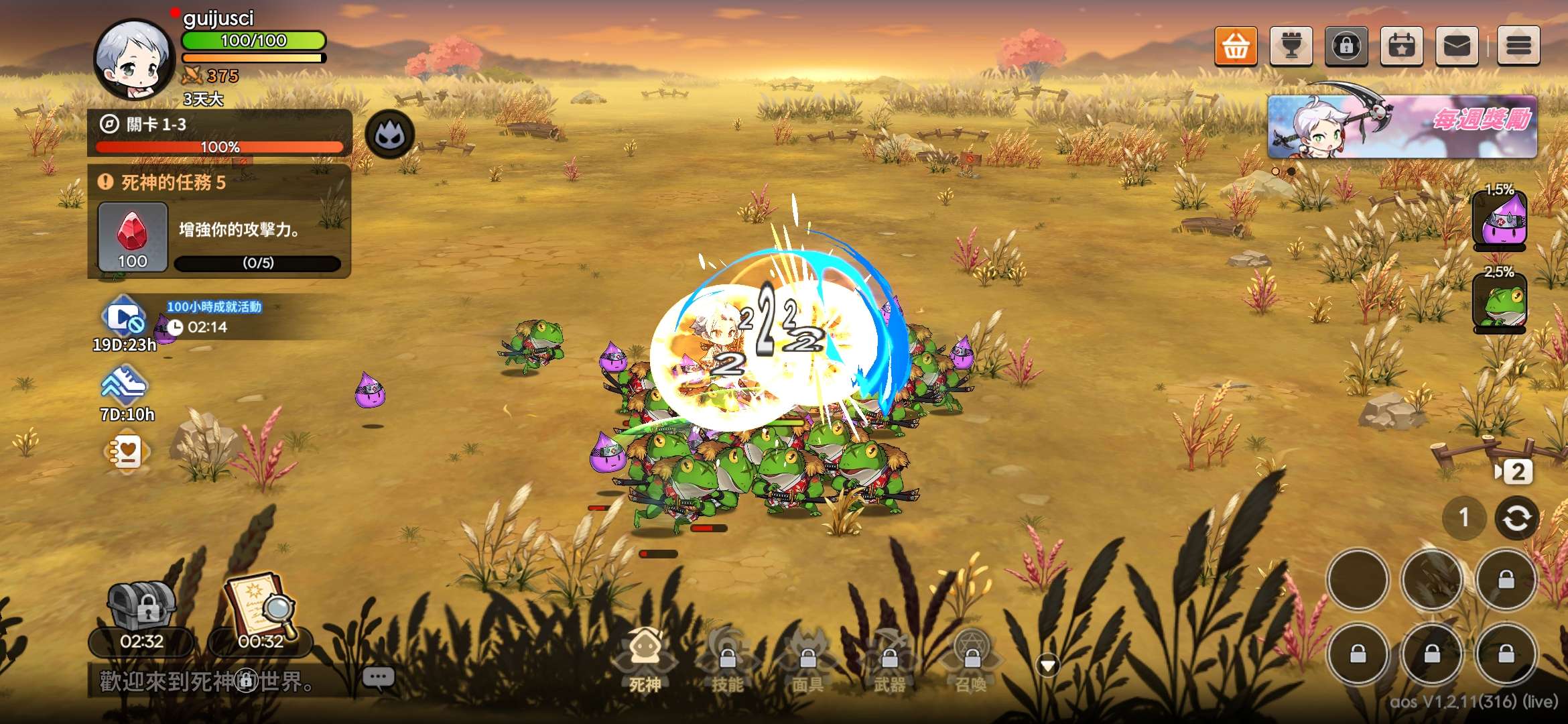This screenshot has width=1568, height=724.
Task: Open the trophy ranking menu
Action: 1291,46
